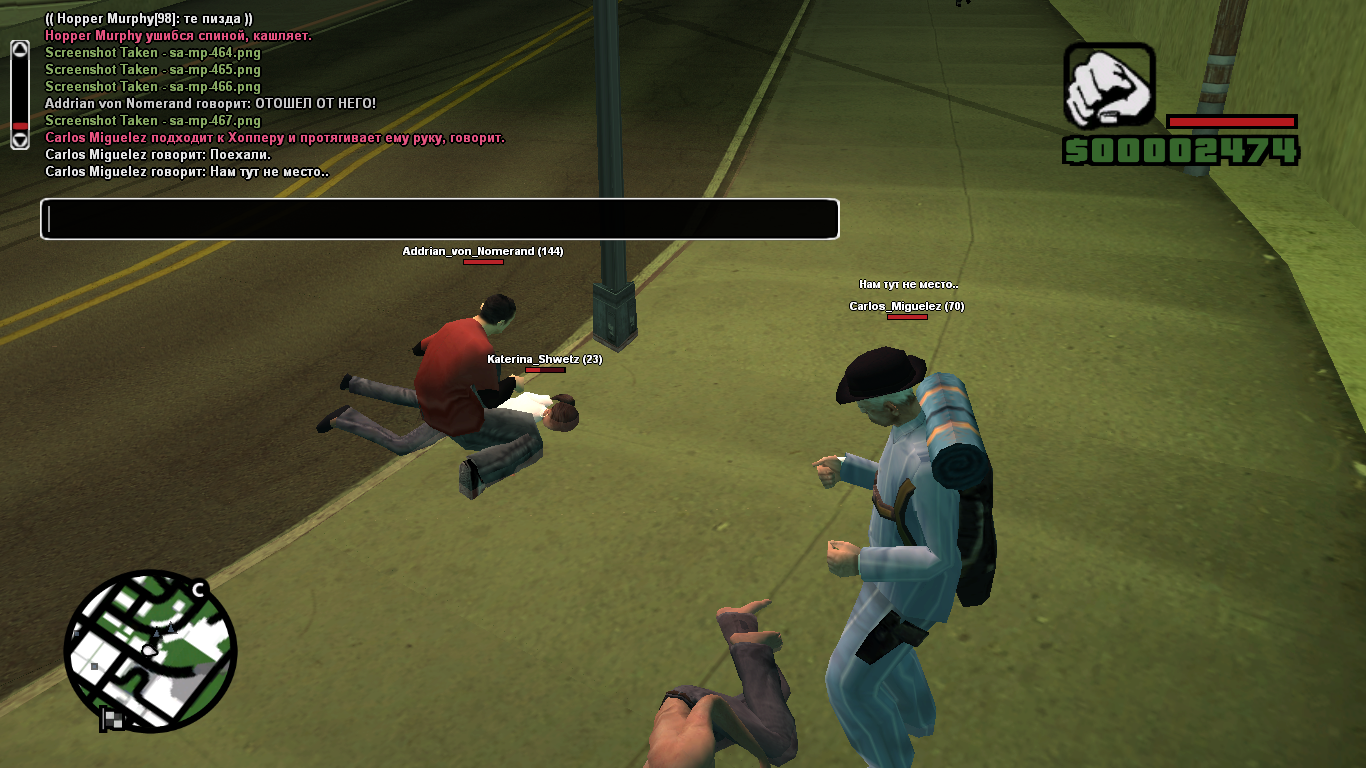This screenshot has width=1366, height=768.
Task: Select the fist weapon icon
Action: [x=1109, y=87]
